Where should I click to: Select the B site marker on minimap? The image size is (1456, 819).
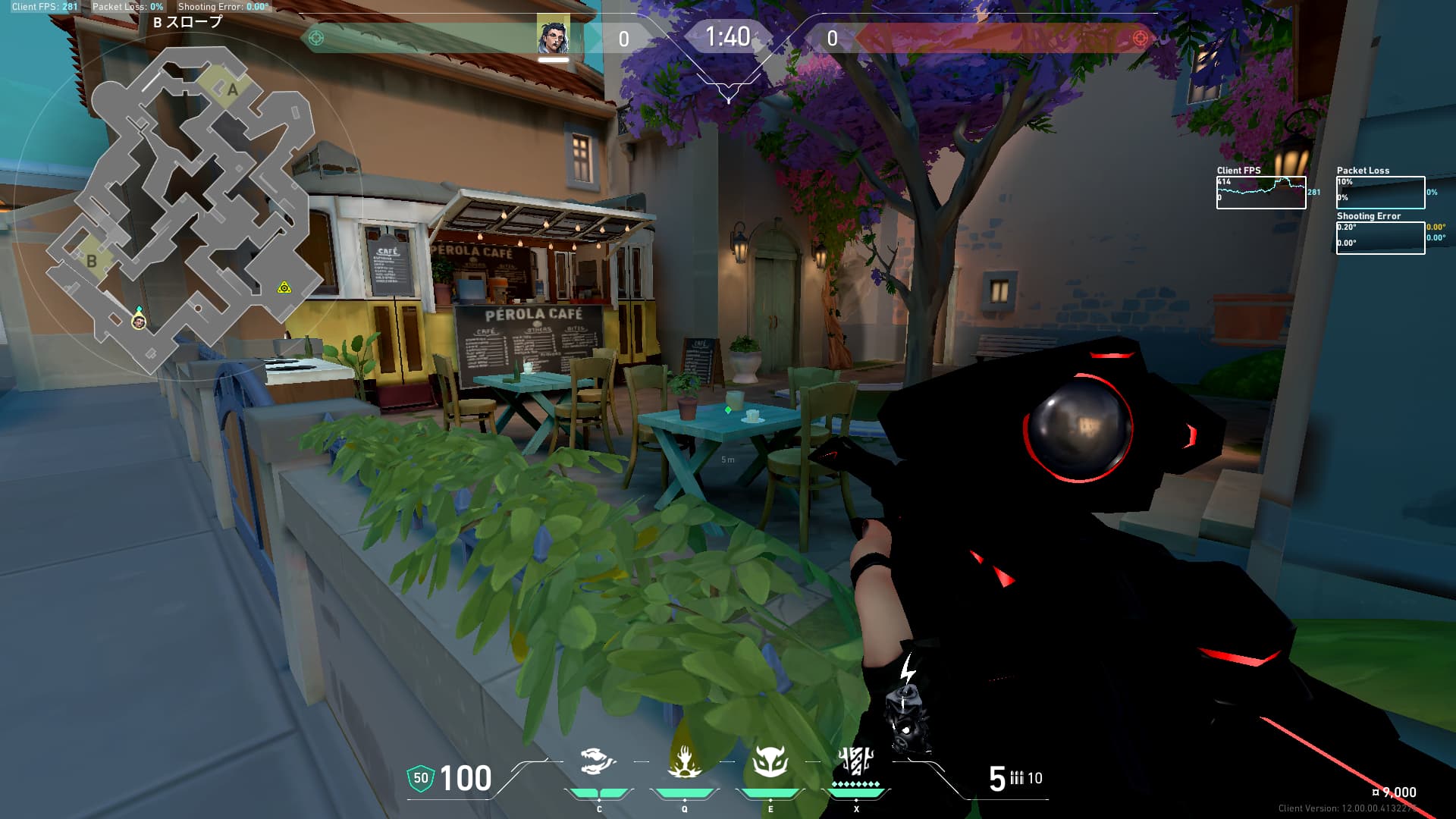92,260
